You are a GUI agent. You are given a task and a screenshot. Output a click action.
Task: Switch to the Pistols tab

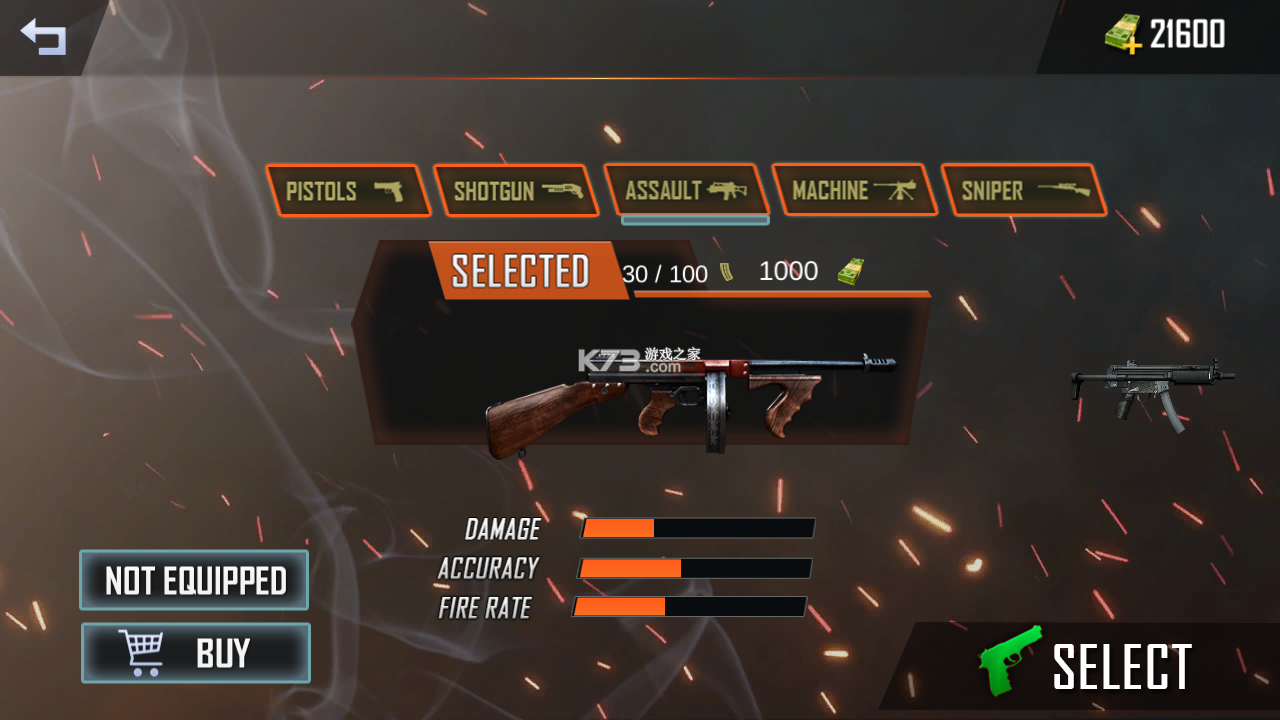pos(347,191)
